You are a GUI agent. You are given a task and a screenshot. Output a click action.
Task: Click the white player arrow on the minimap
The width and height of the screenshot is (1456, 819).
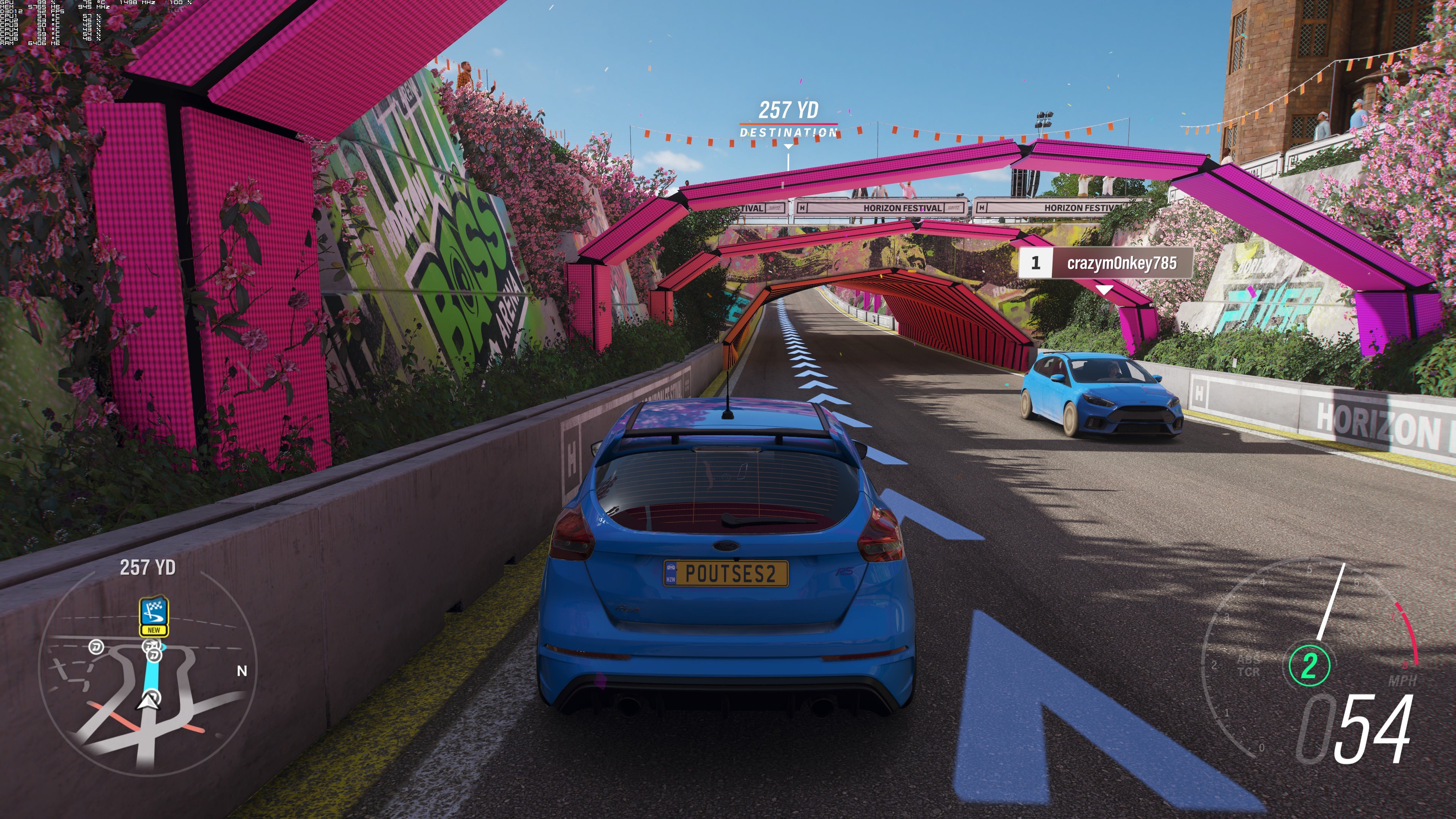pos(147,703)
